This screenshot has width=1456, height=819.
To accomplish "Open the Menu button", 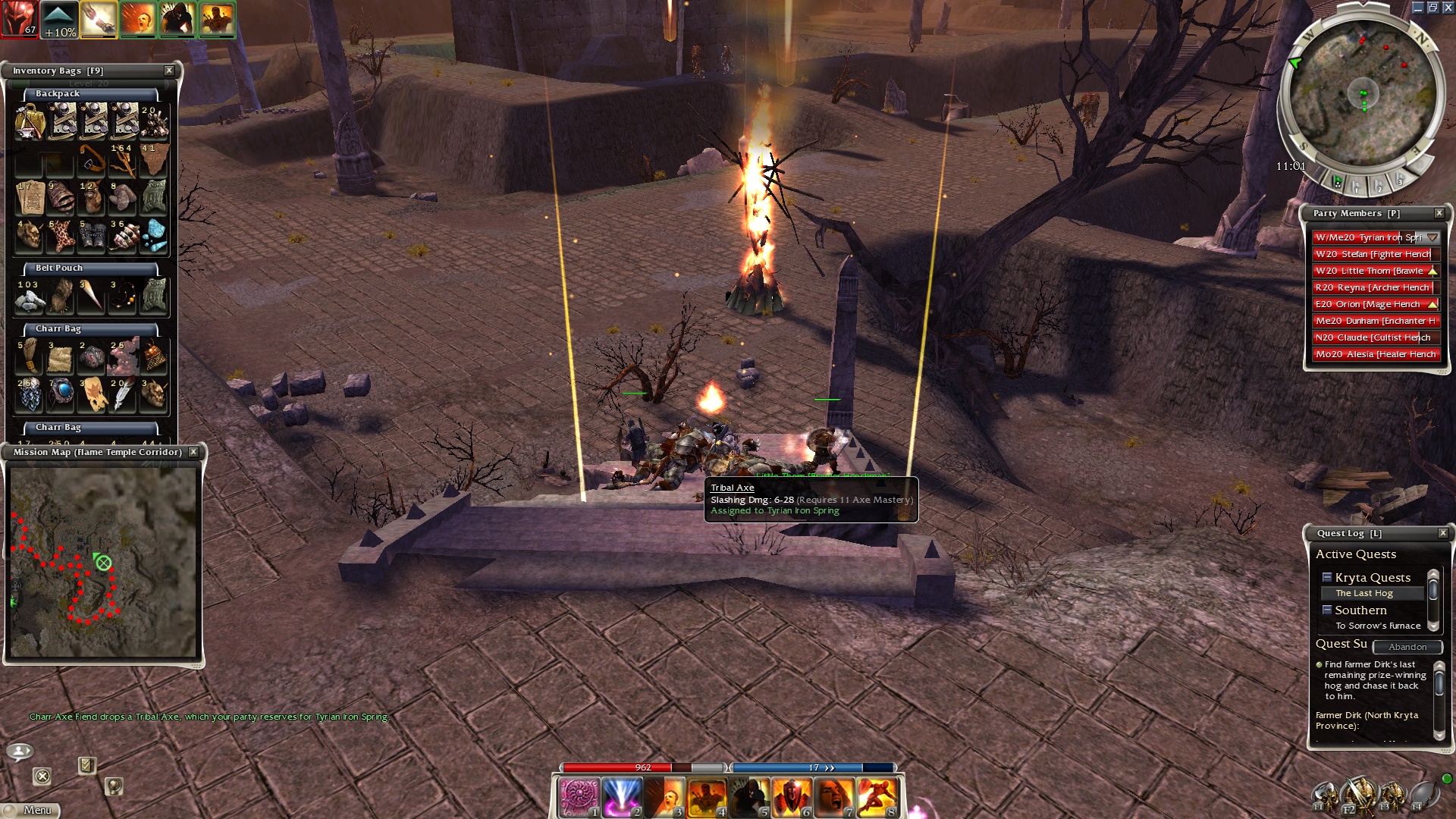I will click(30, 810).
